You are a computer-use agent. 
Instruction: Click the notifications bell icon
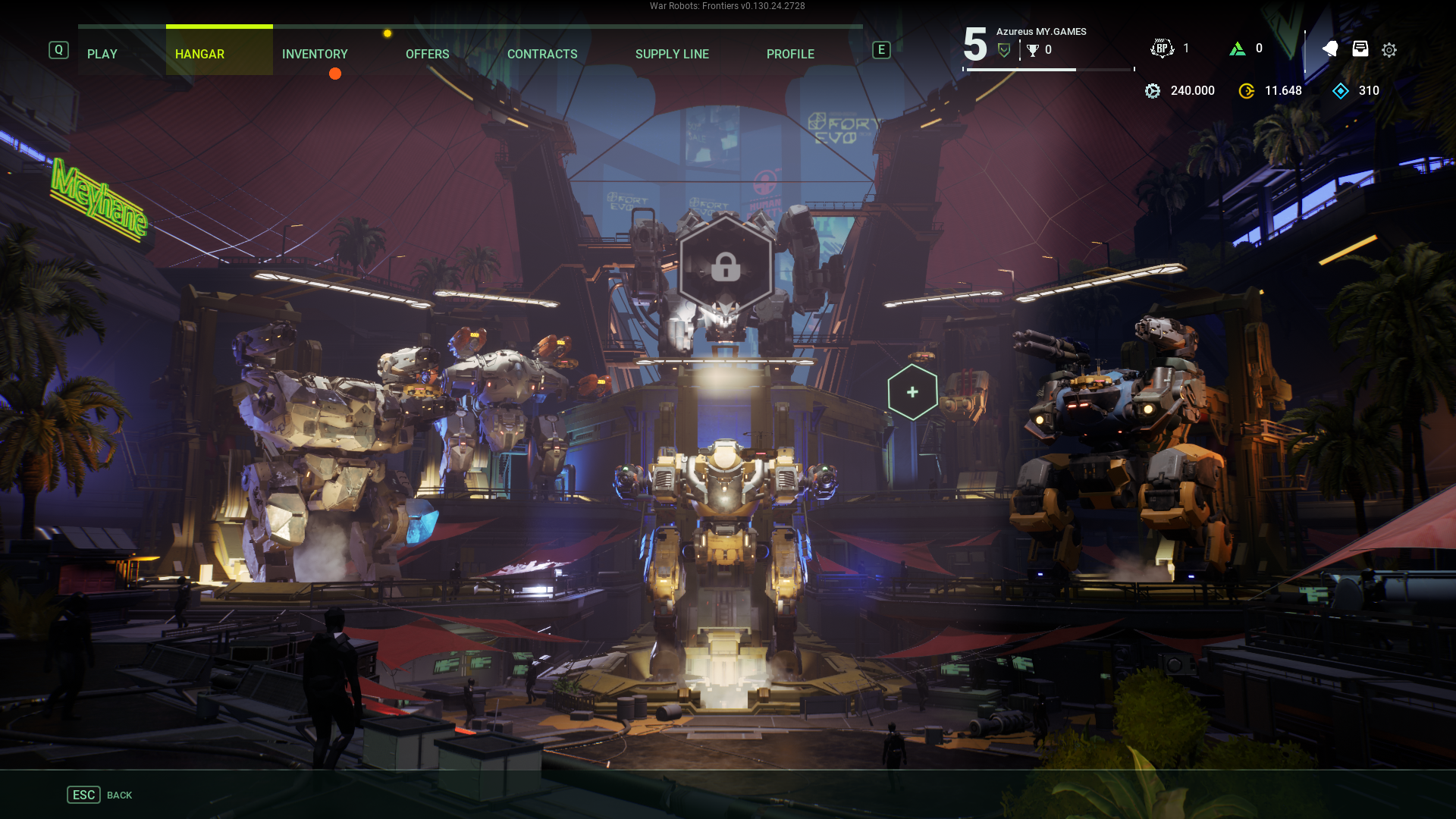coord(1330,49)
